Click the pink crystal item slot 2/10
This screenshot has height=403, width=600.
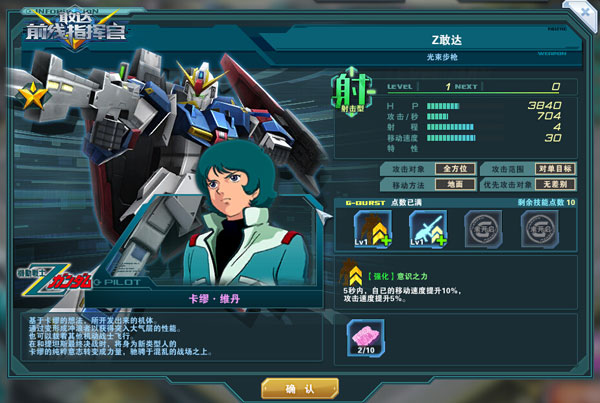tap(365, 337)
